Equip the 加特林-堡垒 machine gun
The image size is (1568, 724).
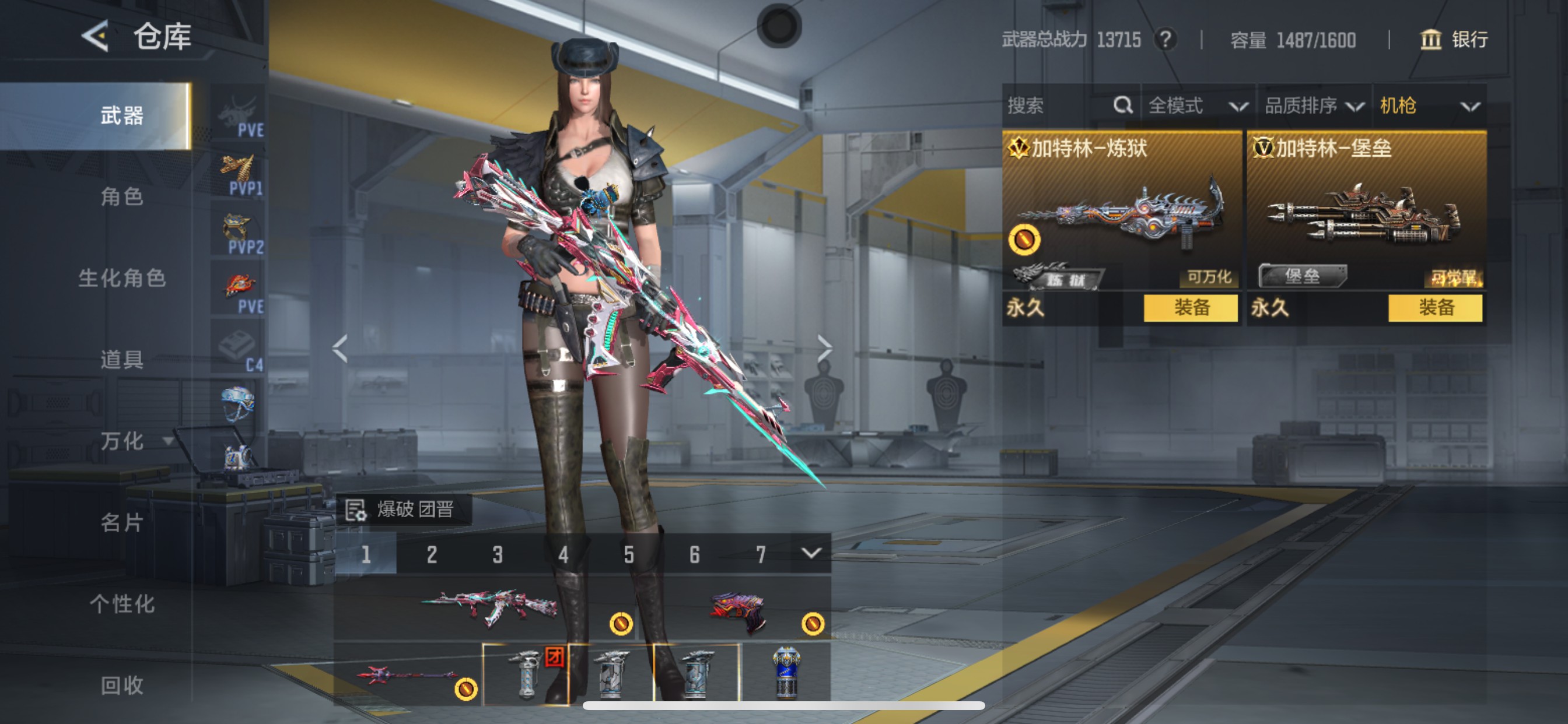pos(1434,308)
